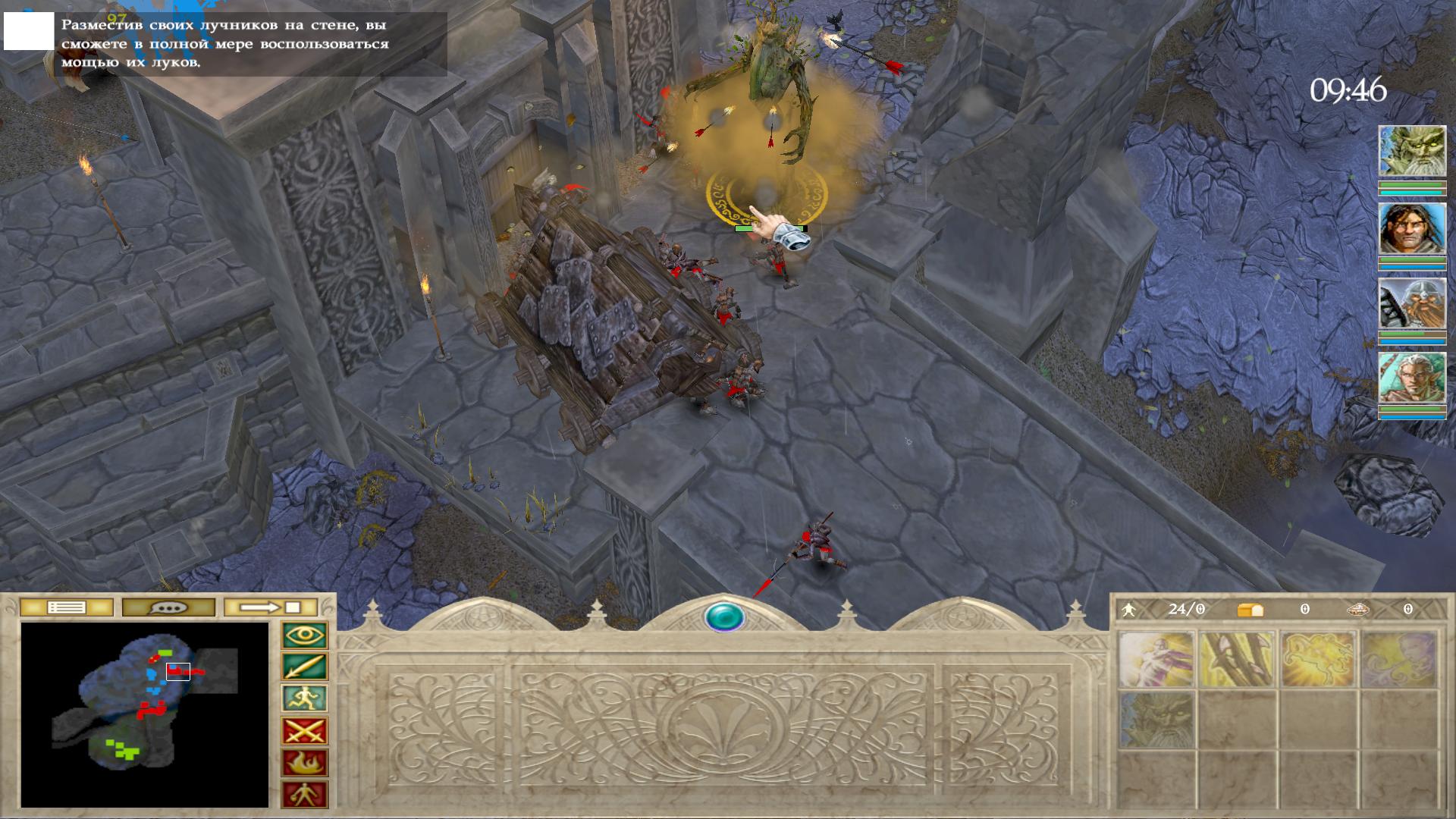
Task: Click the teal gem on the bottom panel
Action: [724, 617]
